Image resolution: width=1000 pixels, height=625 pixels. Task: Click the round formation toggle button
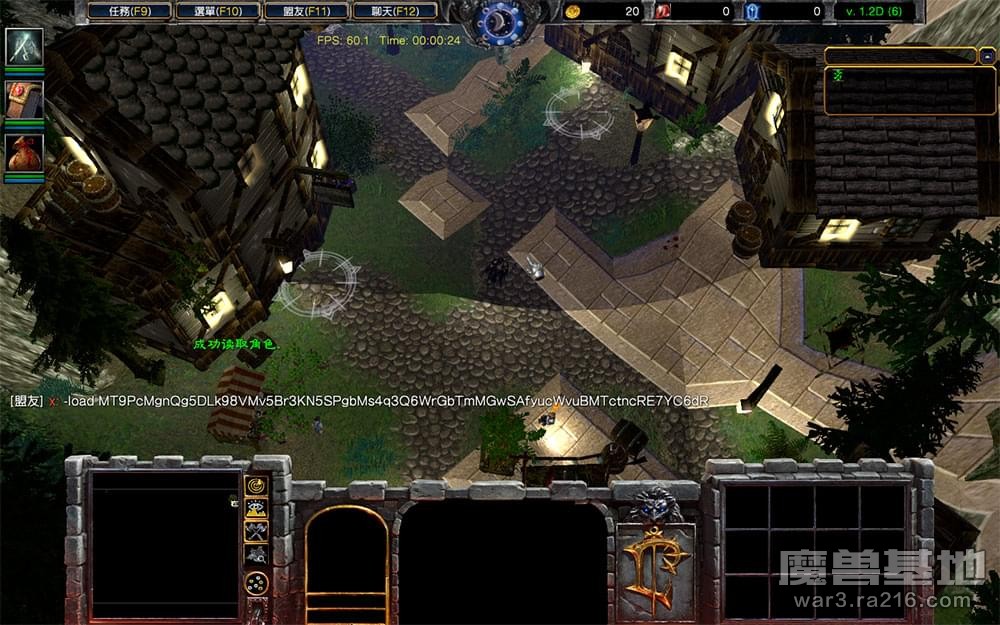coord(256,584)
